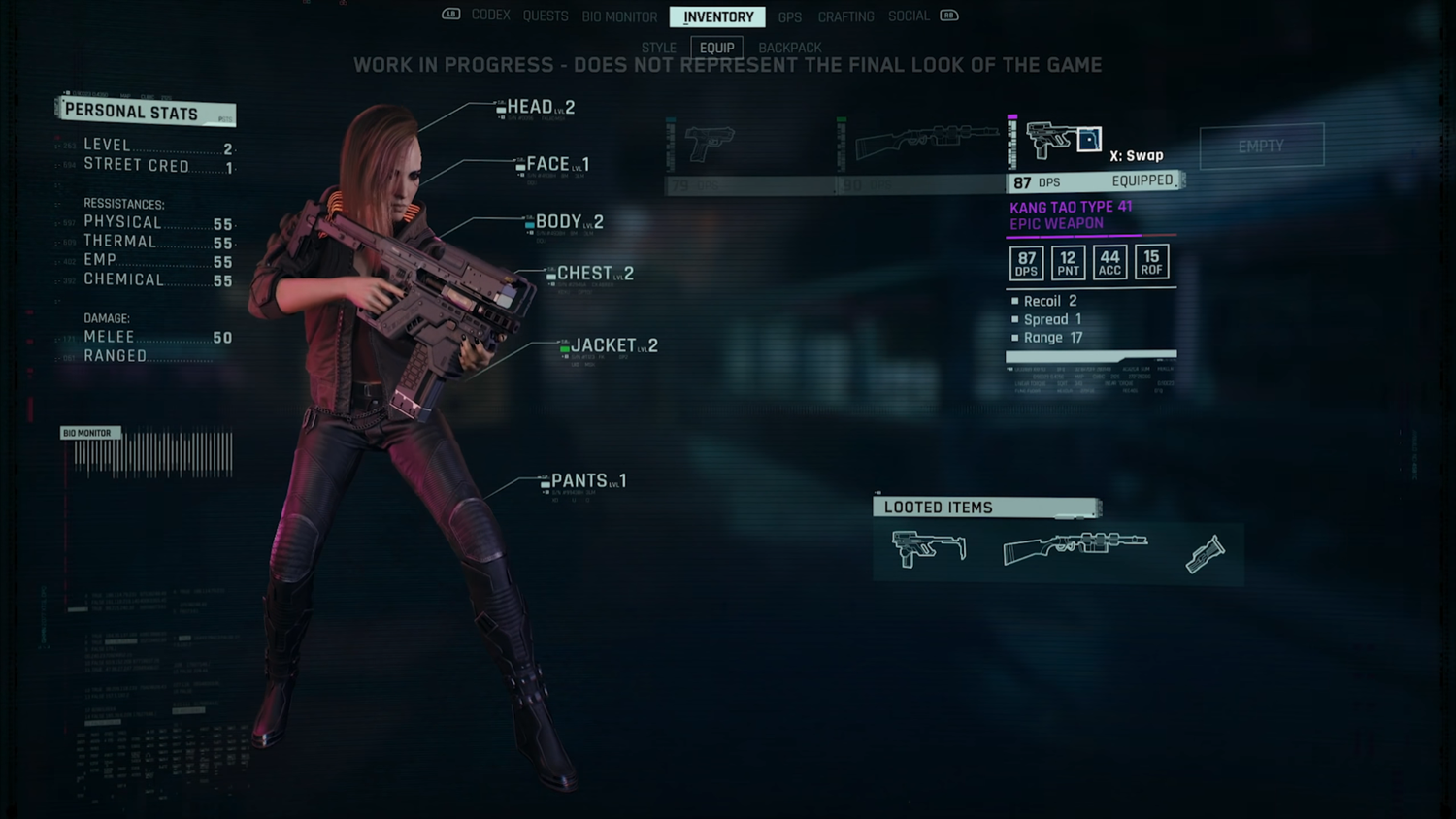Go to the GPS tab
Screen dimensions: 1456x819
click(789, 16)
